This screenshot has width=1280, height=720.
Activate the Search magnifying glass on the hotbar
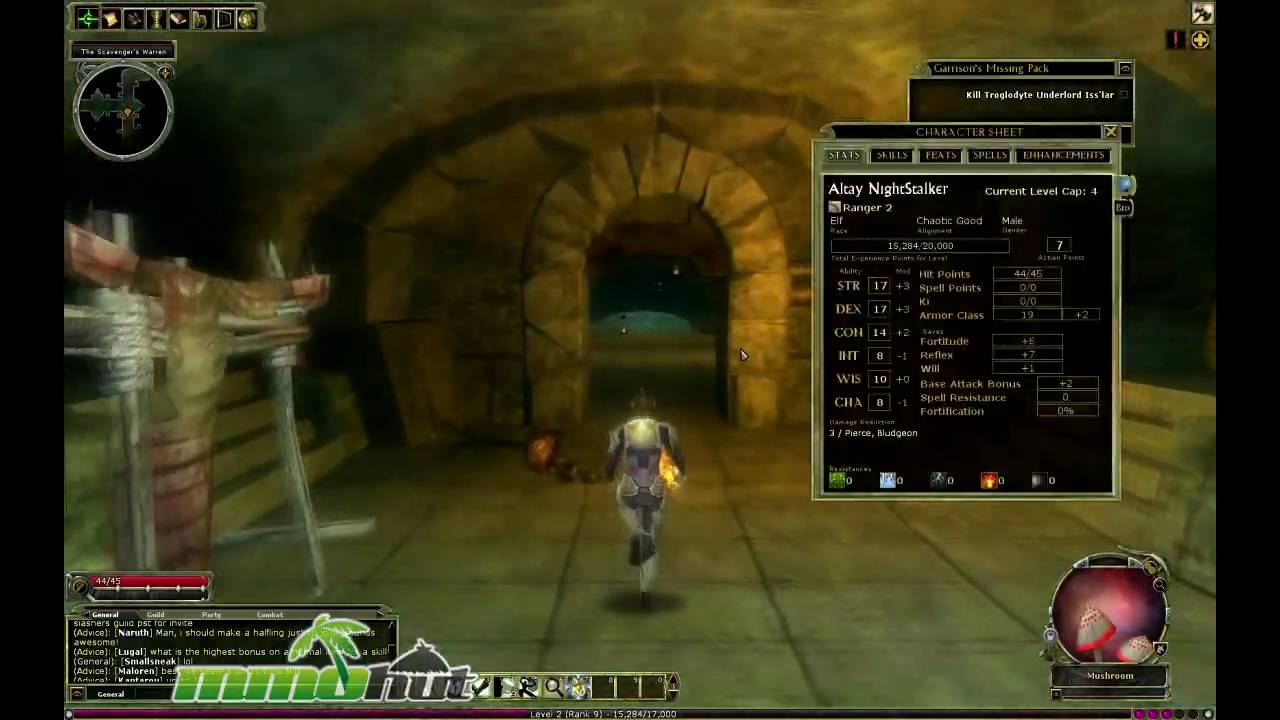pos(553,685)
